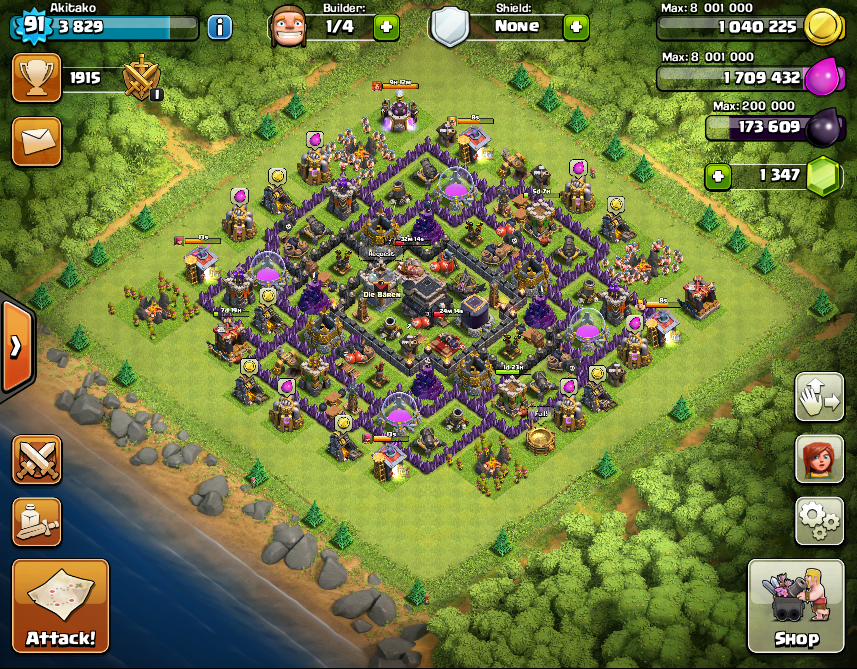Expand the orange side panel arrow
Screen dimensions: 857x669
(16, 347)
